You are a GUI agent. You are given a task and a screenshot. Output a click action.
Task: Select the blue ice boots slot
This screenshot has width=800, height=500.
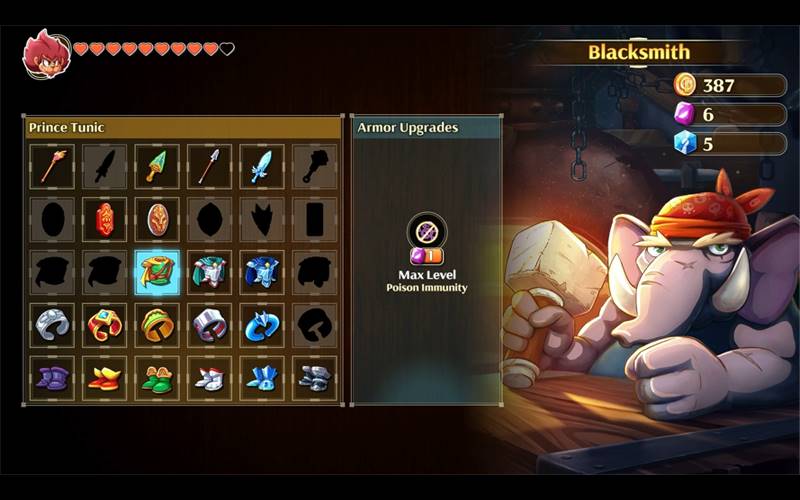coord(261,378)
